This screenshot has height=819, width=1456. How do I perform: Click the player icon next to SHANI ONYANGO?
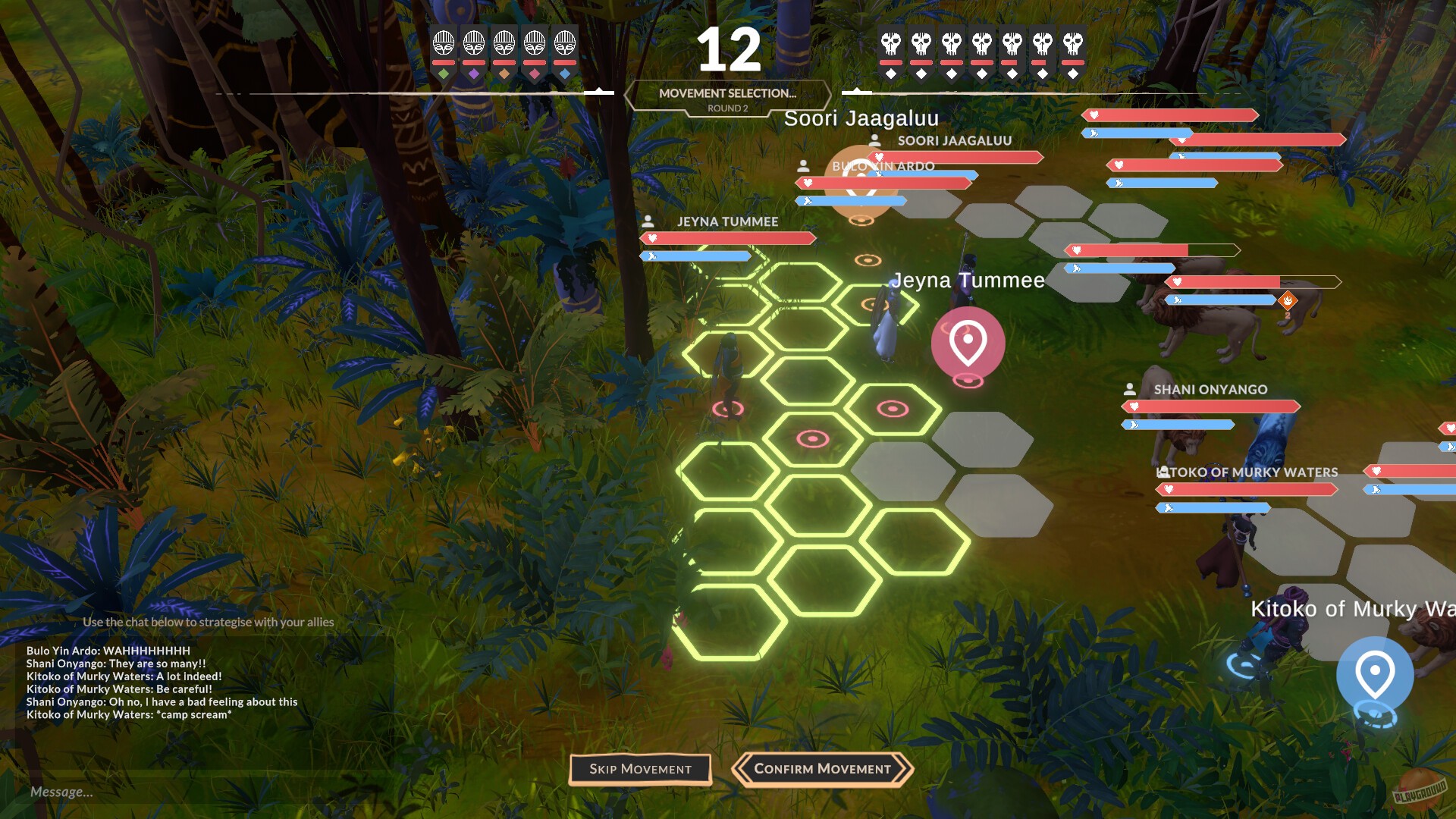pyautogui.click(x=1131, y=389)
